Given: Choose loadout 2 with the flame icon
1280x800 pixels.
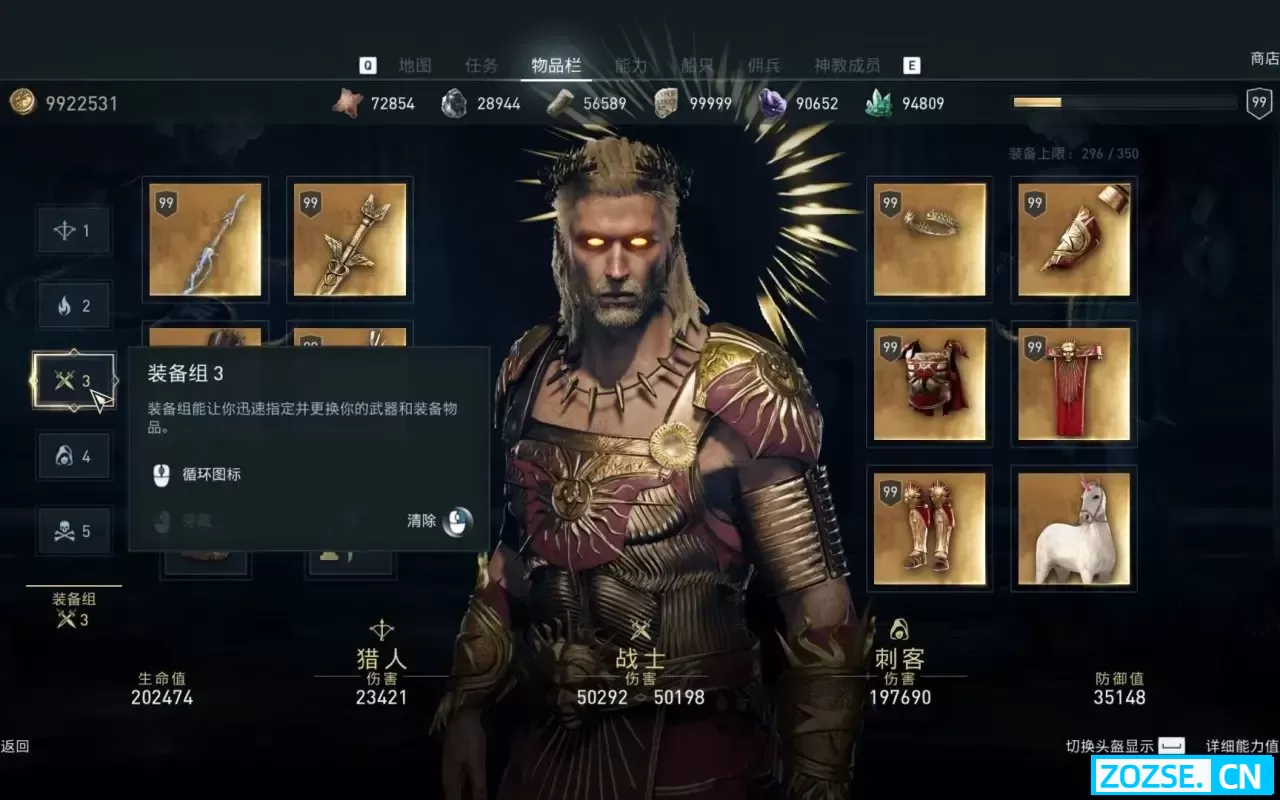Looking at the screenshot, I should (74, 306).
